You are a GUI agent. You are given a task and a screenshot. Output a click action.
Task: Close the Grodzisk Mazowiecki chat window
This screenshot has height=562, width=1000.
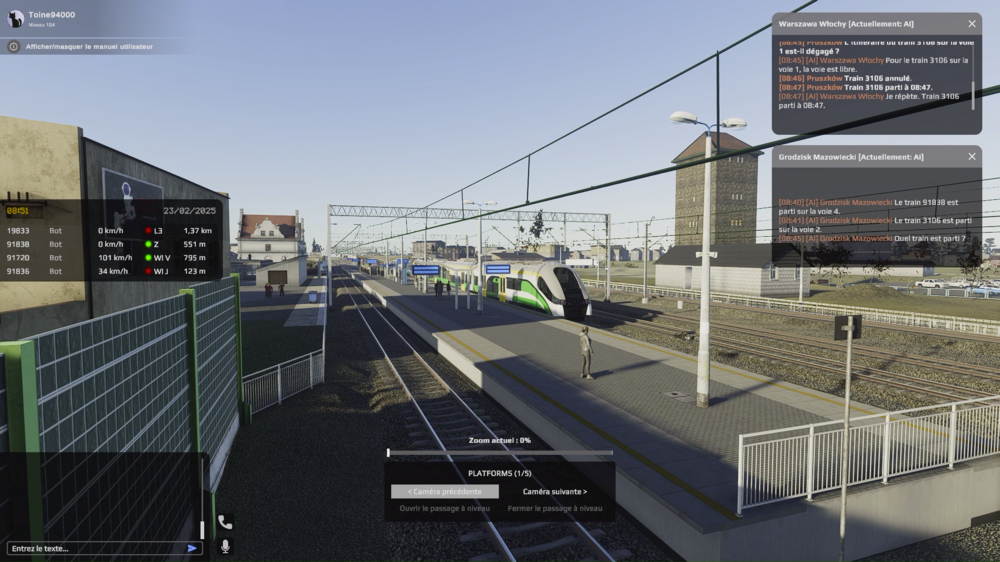pos(972,156)
